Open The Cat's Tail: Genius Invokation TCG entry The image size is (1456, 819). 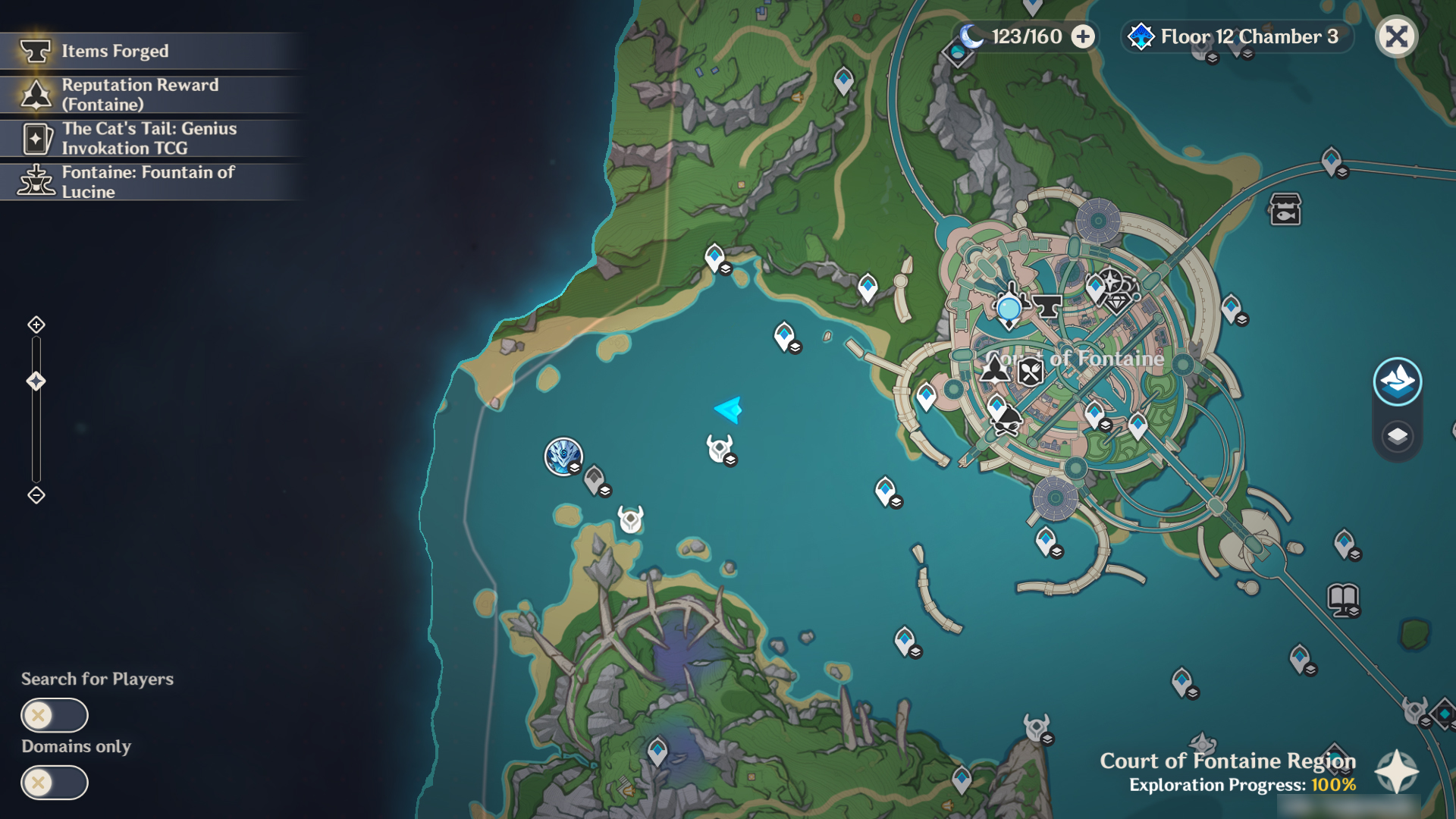152,138
